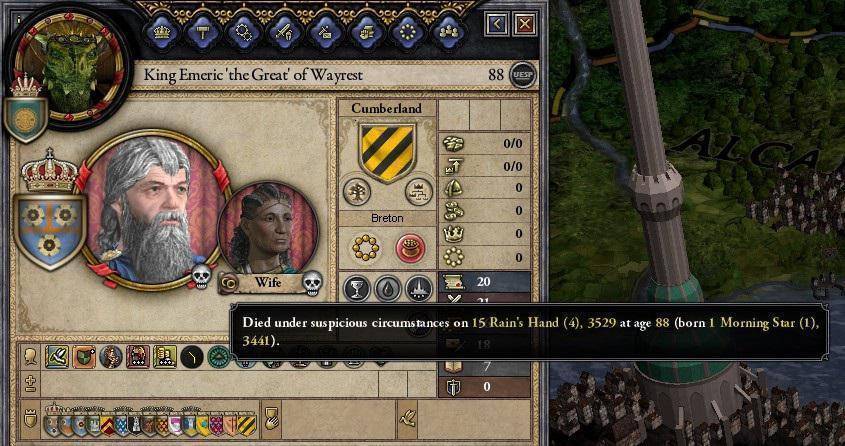The width and height of the screenshot is (845, 446).
Task: Click the red bowl icon
Action: [408, 247]
